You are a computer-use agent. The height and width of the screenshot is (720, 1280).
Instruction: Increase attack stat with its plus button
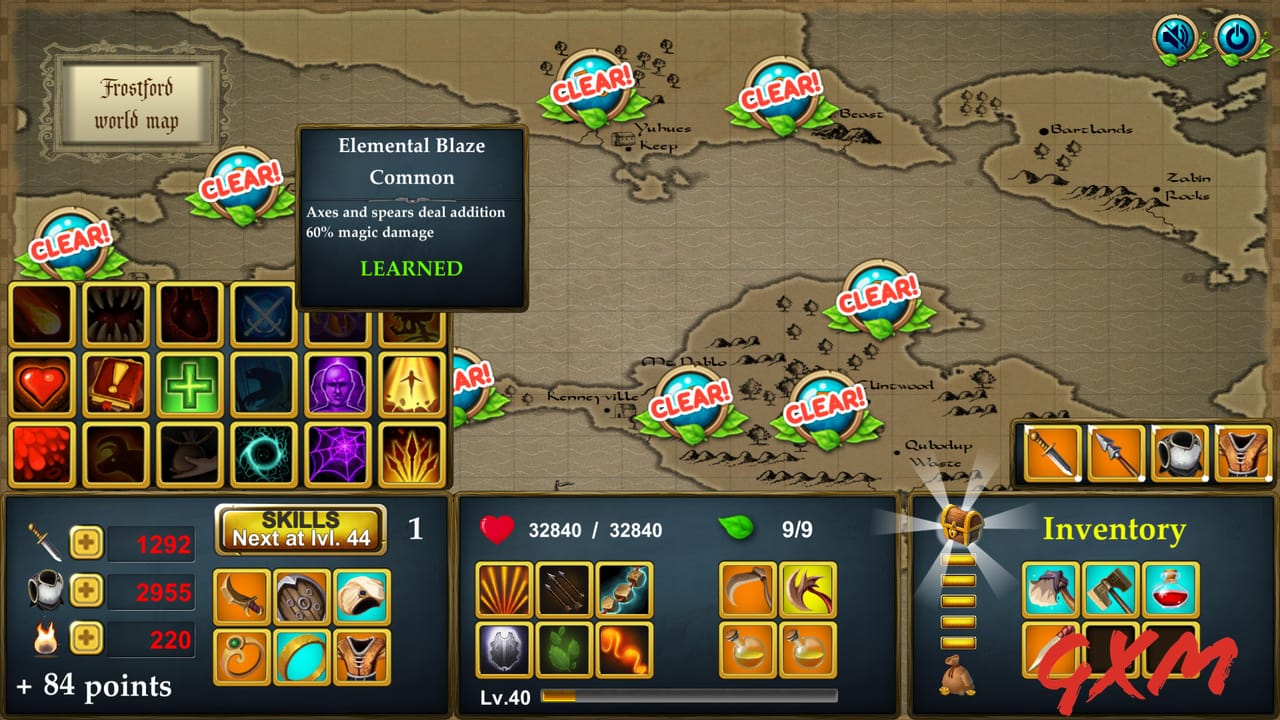coord(88,542)
